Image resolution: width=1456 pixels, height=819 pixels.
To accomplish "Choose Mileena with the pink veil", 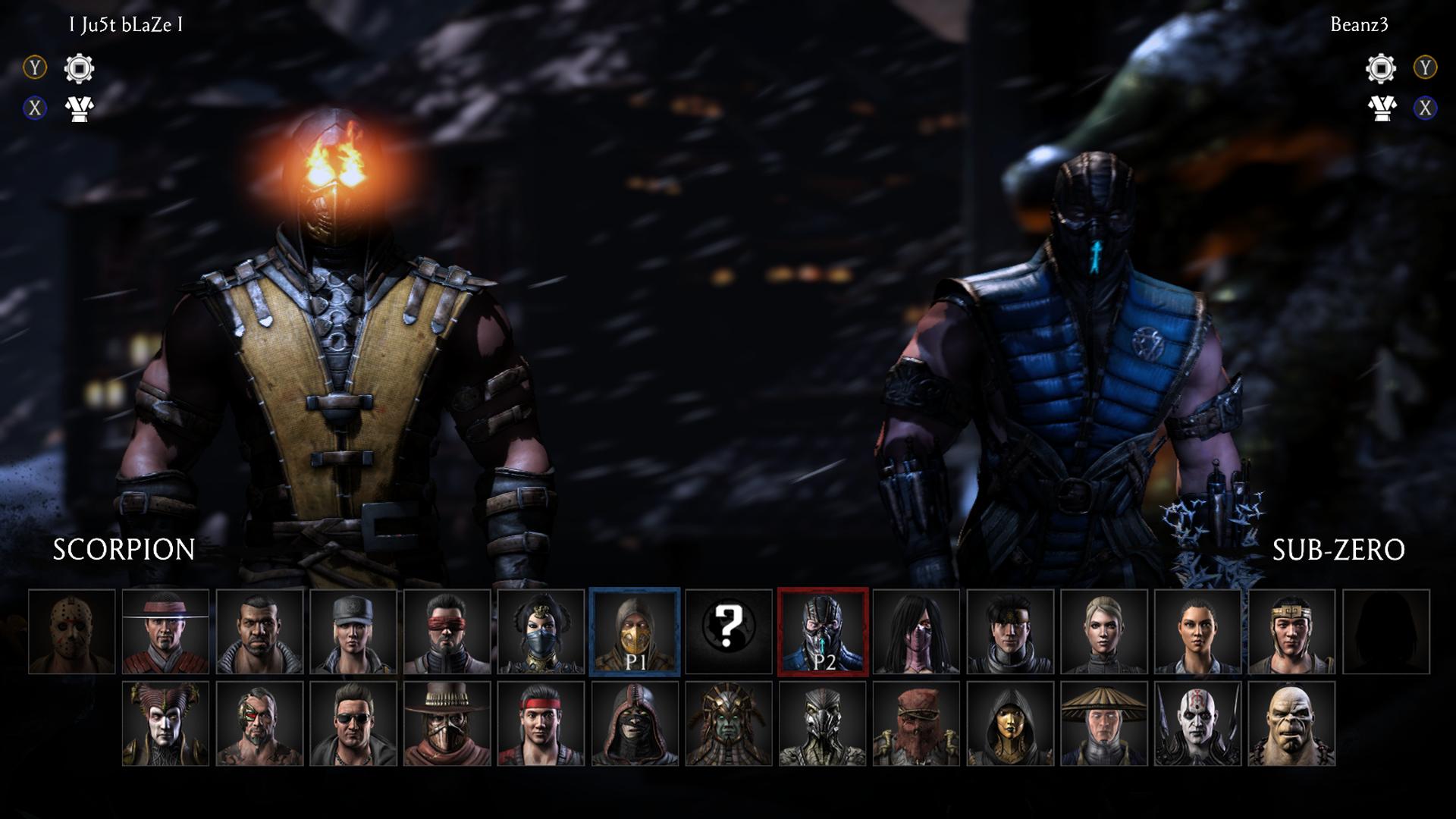I will click(x=916, y=632).
